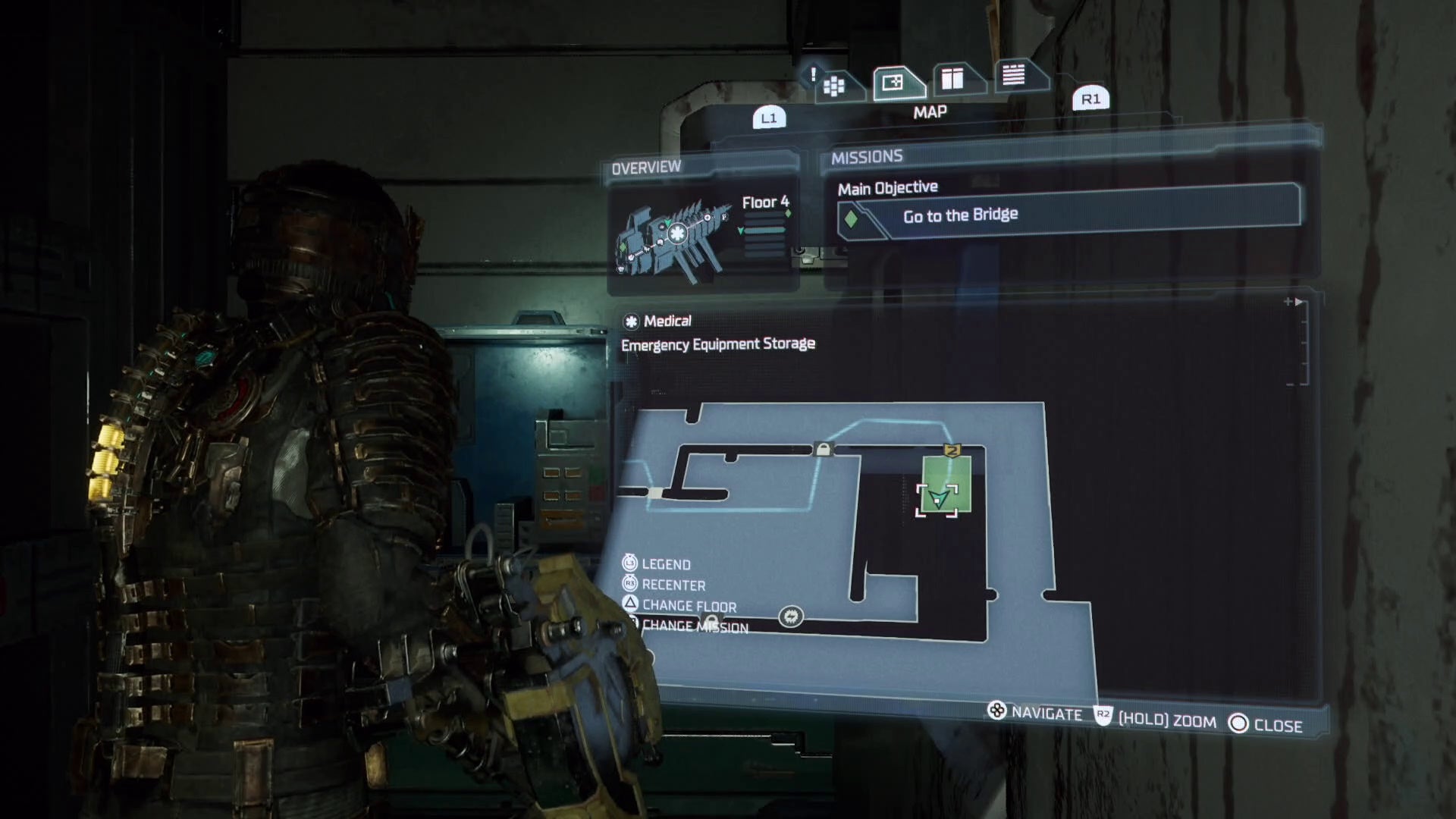The height and width of the screenshot is (819, 1456).
Task: Select the green player arrow marker
Action: (x=939, y=498)
